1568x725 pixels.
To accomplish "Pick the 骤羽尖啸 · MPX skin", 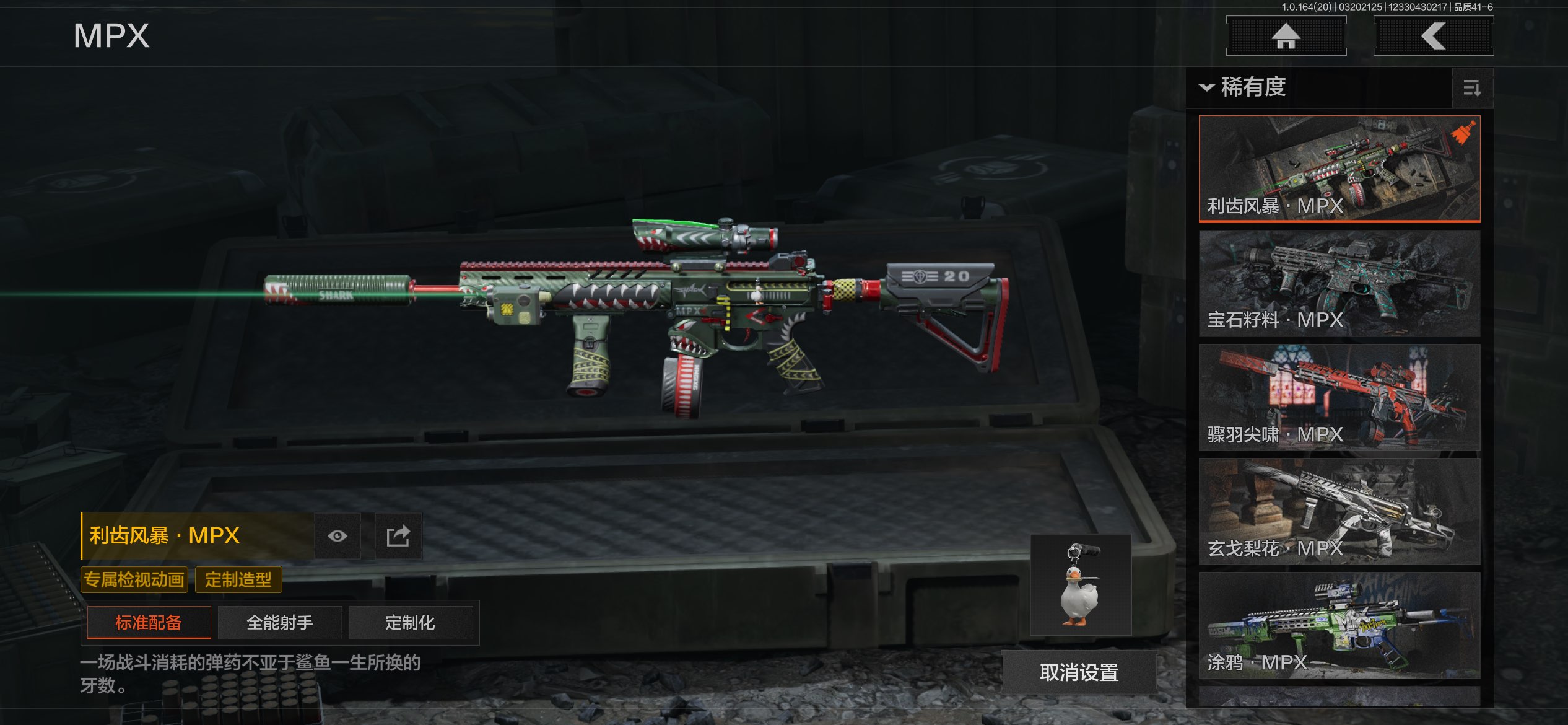I will (x=1339, y=397).
